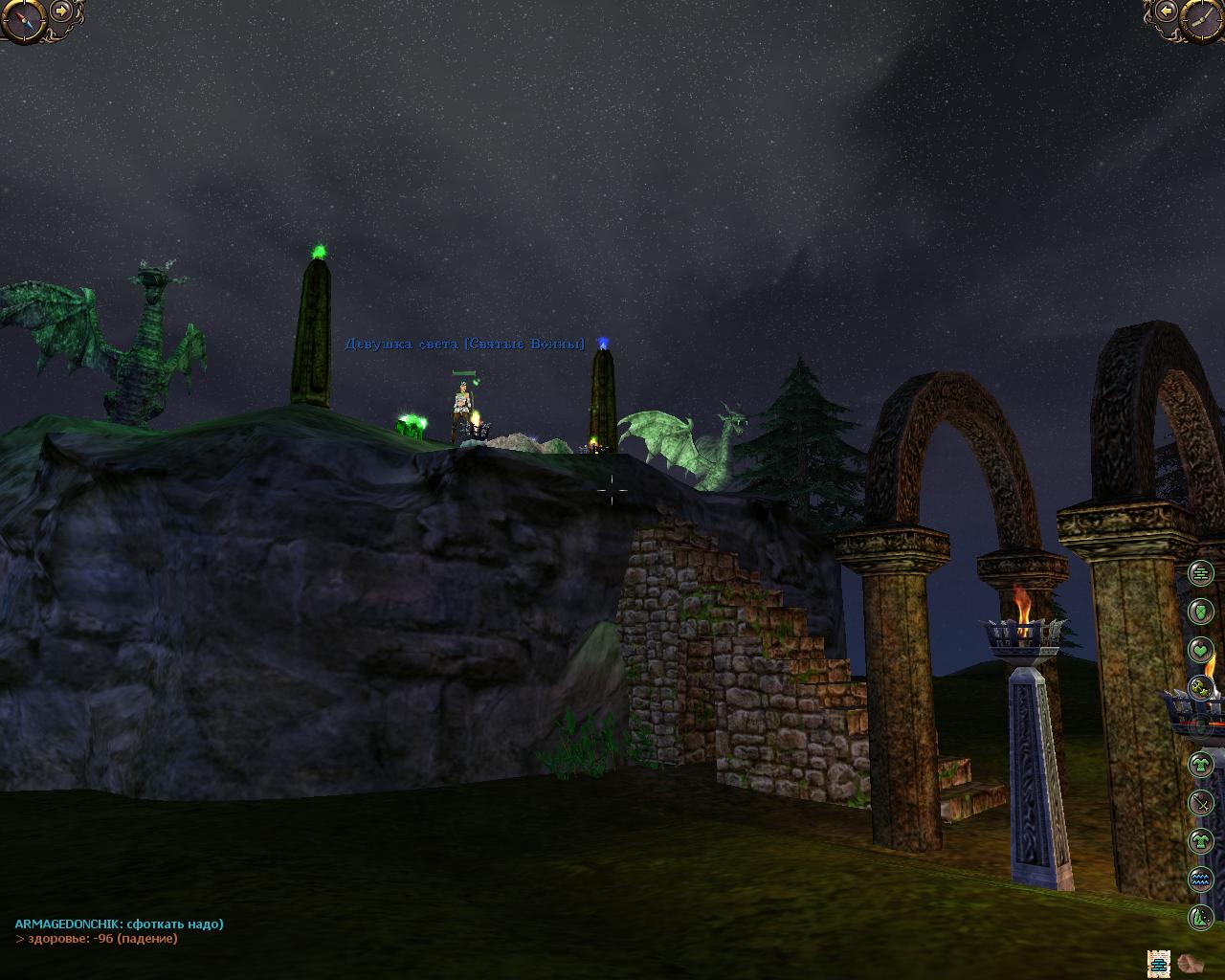Expand panel with the left-pointing yellow arrow
The height and width of the screenshot is (980, 1225).
click(1166, 11)
